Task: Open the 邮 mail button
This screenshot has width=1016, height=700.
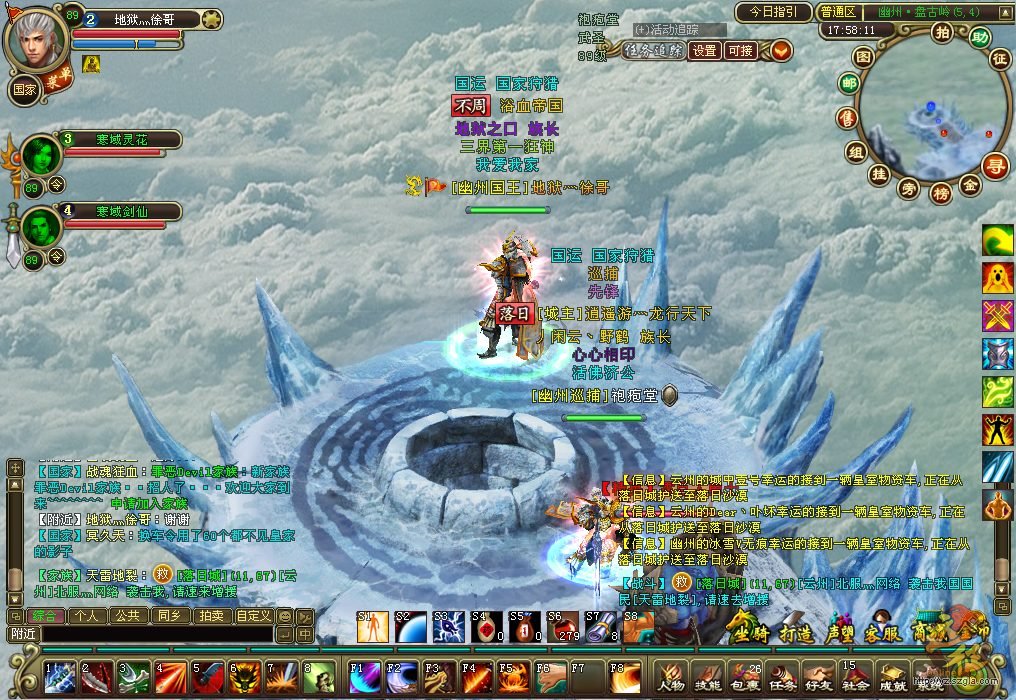Action: 849,84
